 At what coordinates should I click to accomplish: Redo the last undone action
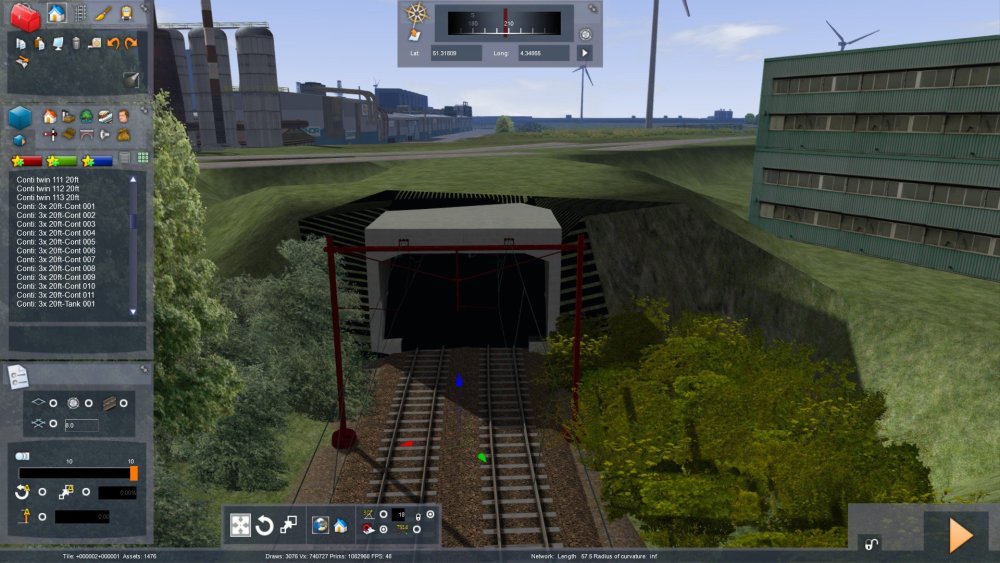coord(131,43)
